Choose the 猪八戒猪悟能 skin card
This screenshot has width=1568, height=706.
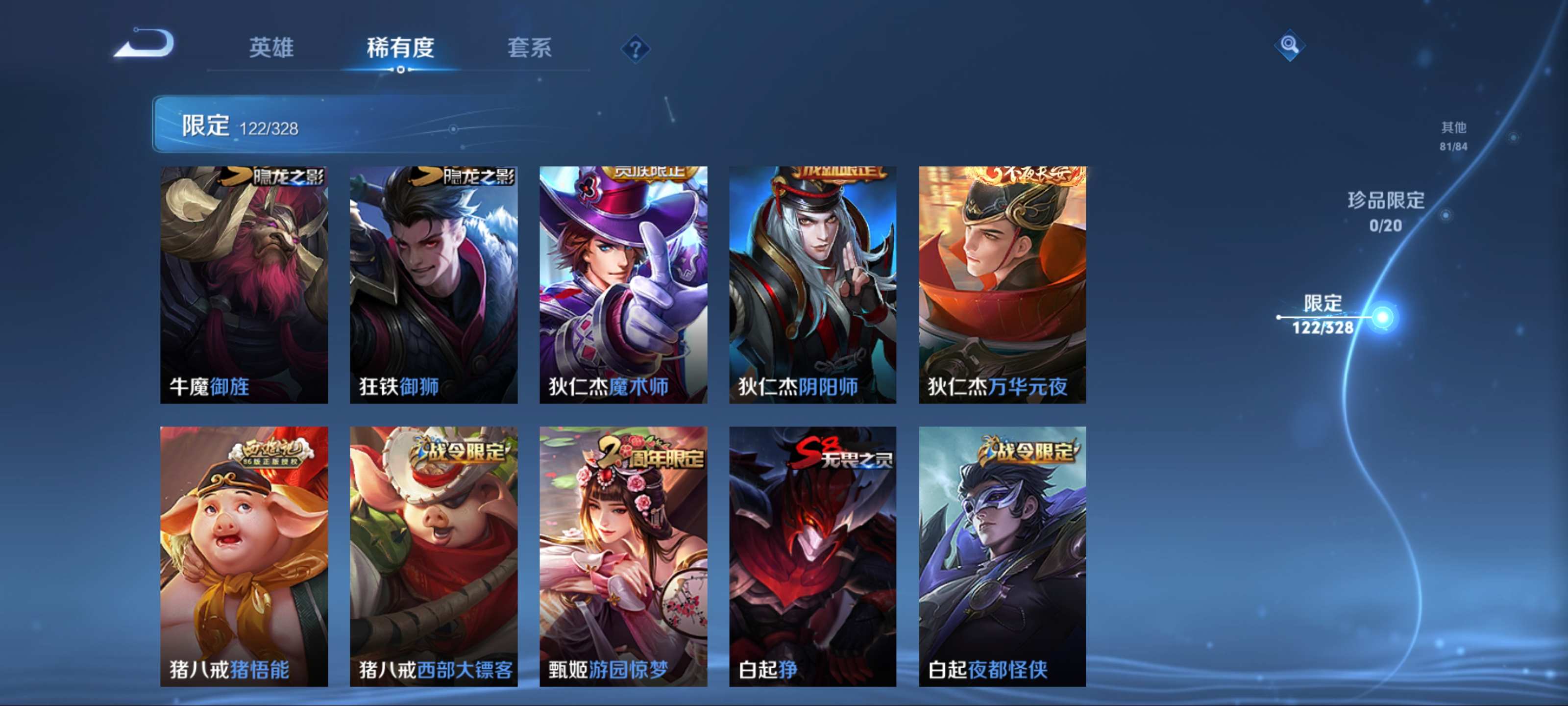(244, 556)
